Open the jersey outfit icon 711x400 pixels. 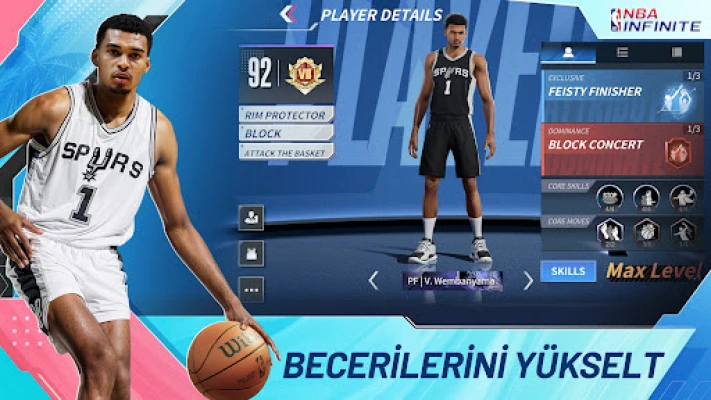click(x=251, y=252)
